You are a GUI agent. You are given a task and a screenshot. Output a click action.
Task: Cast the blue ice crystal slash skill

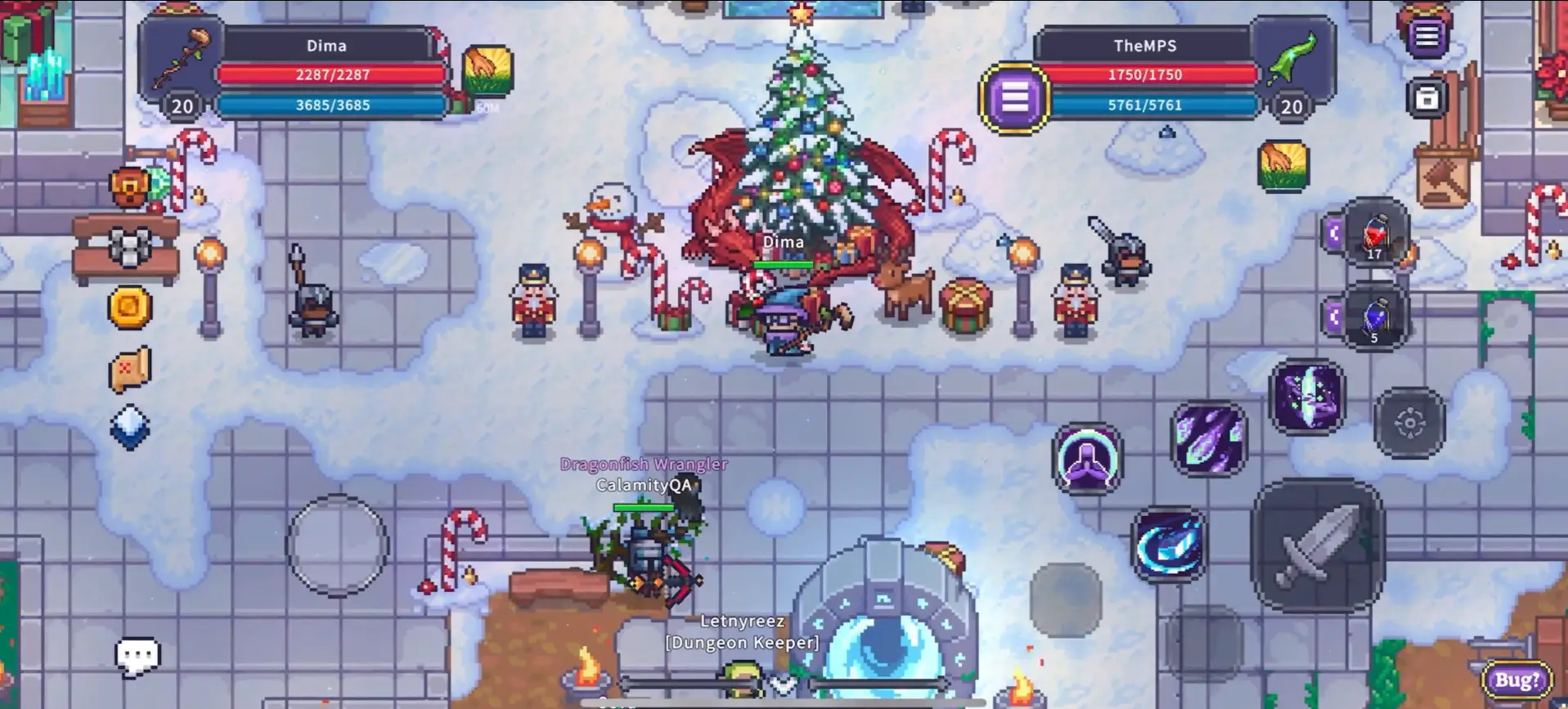(x=1169, y=545)
